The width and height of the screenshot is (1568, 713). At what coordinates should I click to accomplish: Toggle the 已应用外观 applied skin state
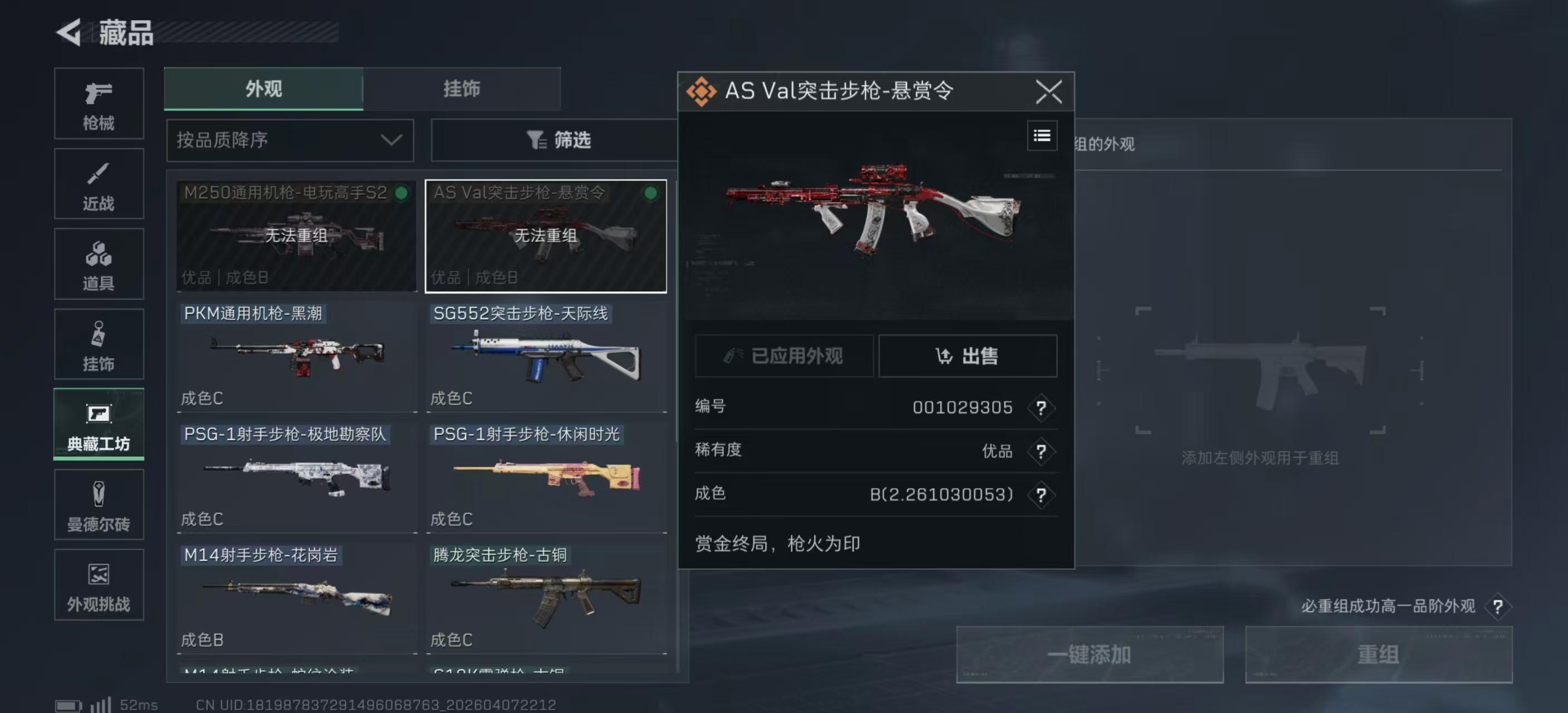pyautogui.click(x=784, y=356)
